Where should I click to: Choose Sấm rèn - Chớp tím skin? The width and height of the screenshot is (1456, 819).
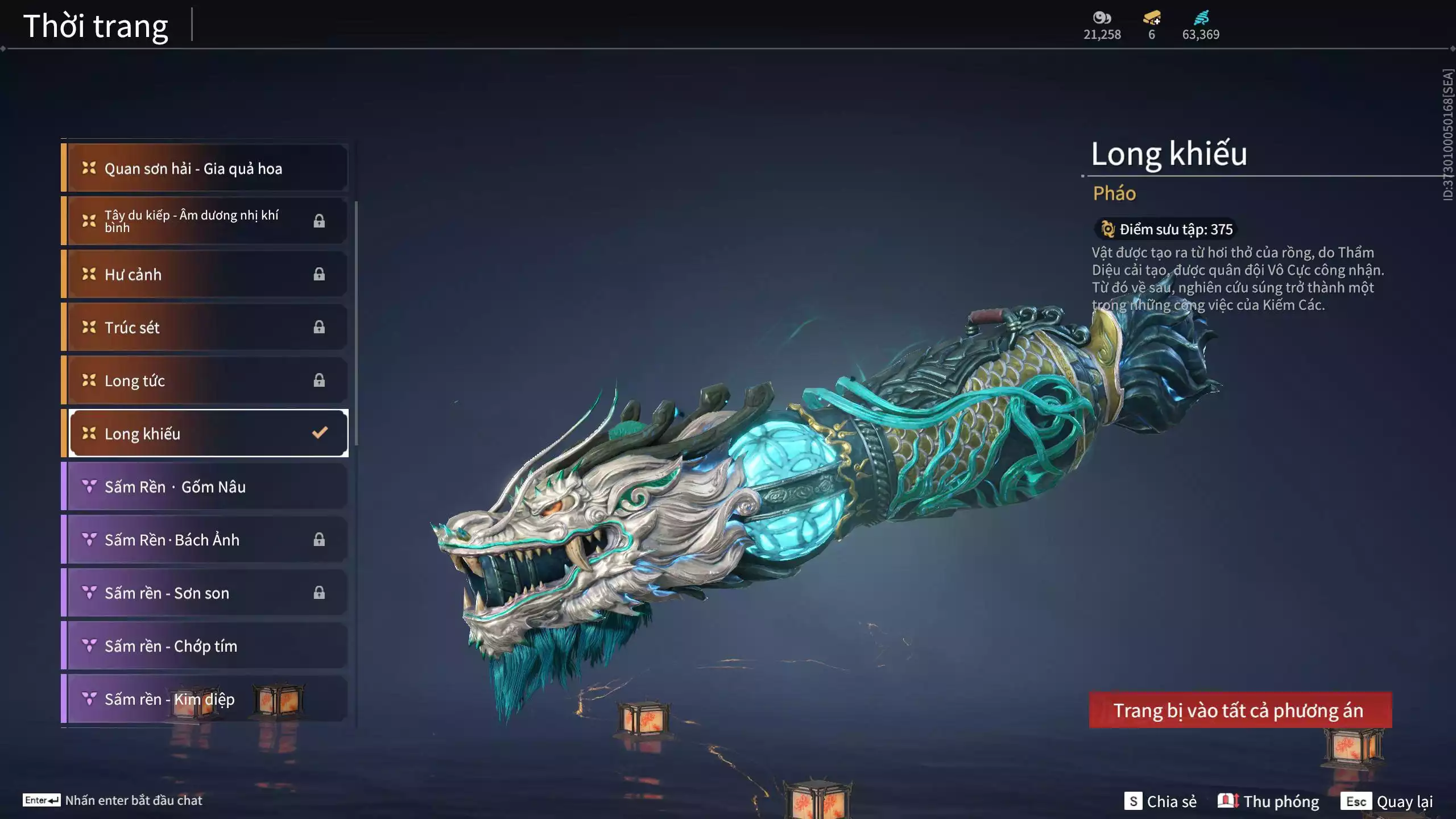tap(205, 646)
